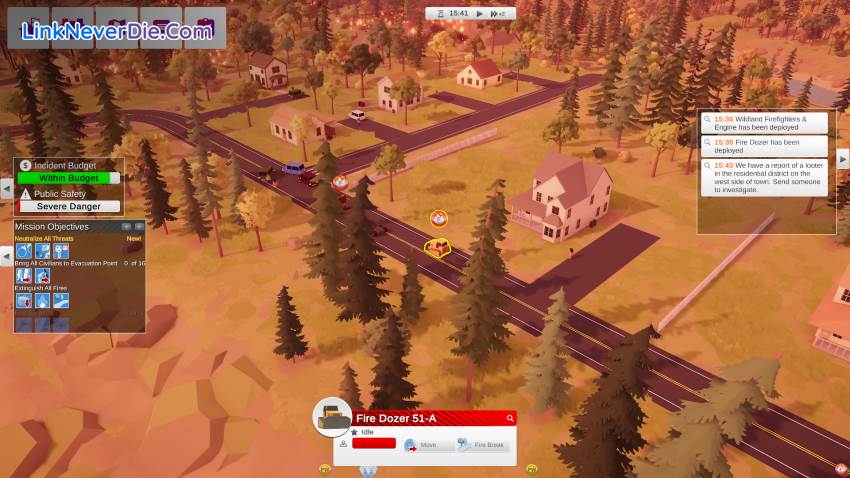Viewport: 850px width, 478px height.
Task: Click the first Extinguish All Fires objective icon
Action: 24,300
